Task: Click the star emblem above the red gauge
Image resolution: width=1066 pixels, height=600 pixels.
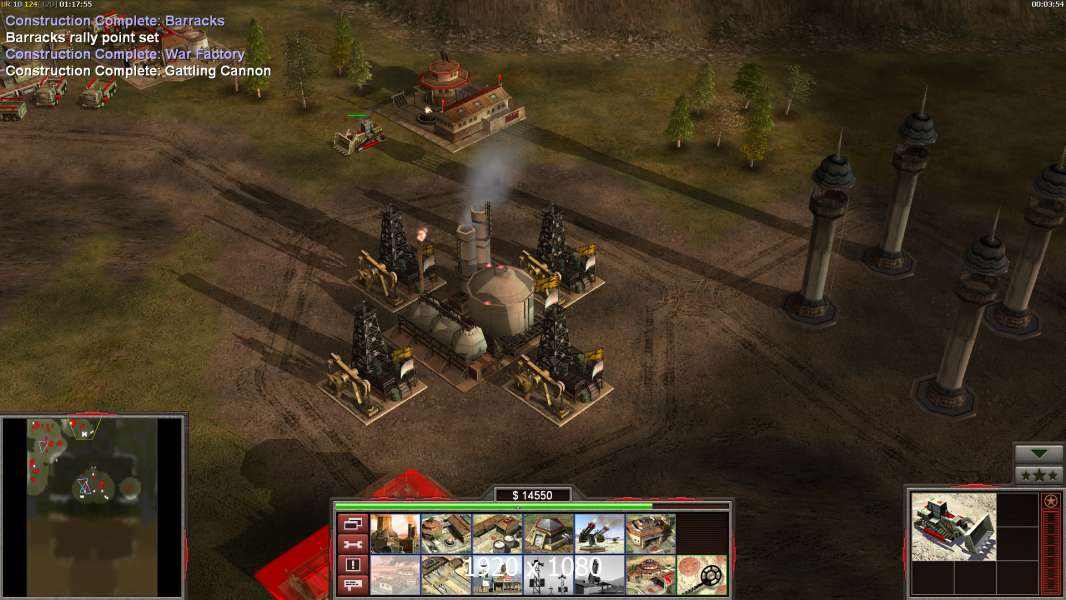Action: click(x=1050, y=501)
